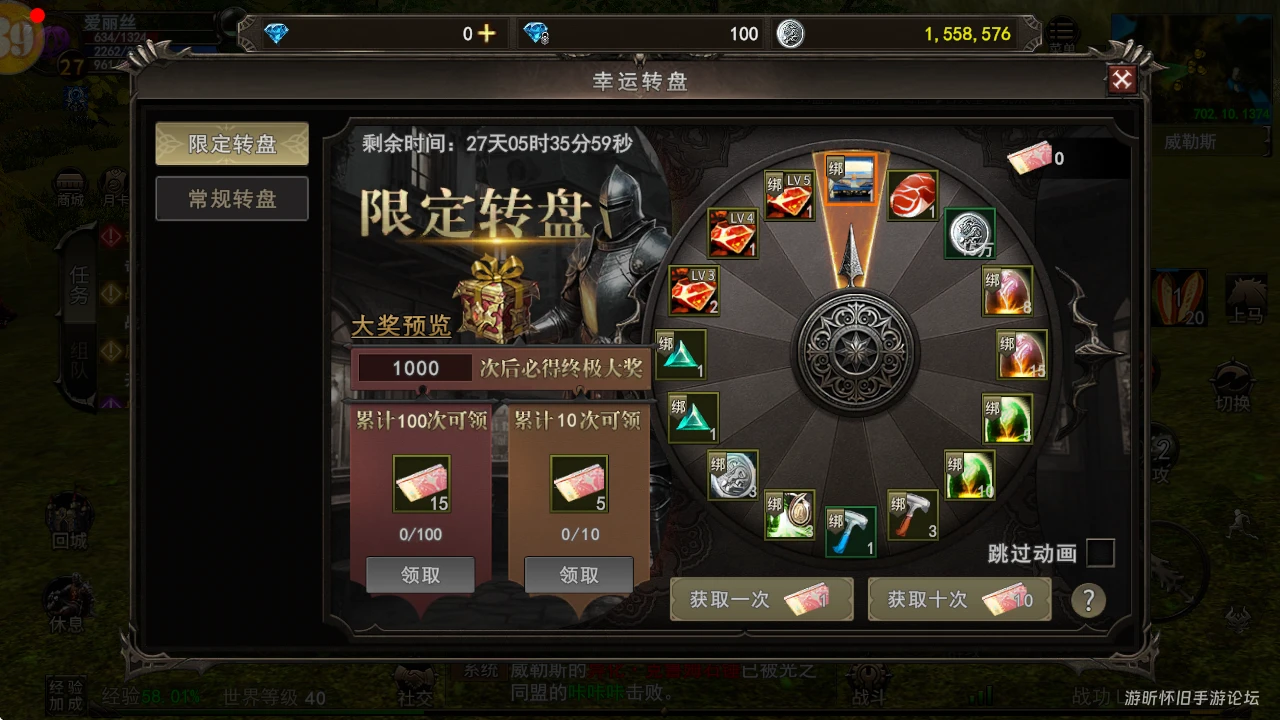Switch to the 常规转盘 tab
Image resolution: width=1280 pixels, height=720 pixels.
coord(231,199)
